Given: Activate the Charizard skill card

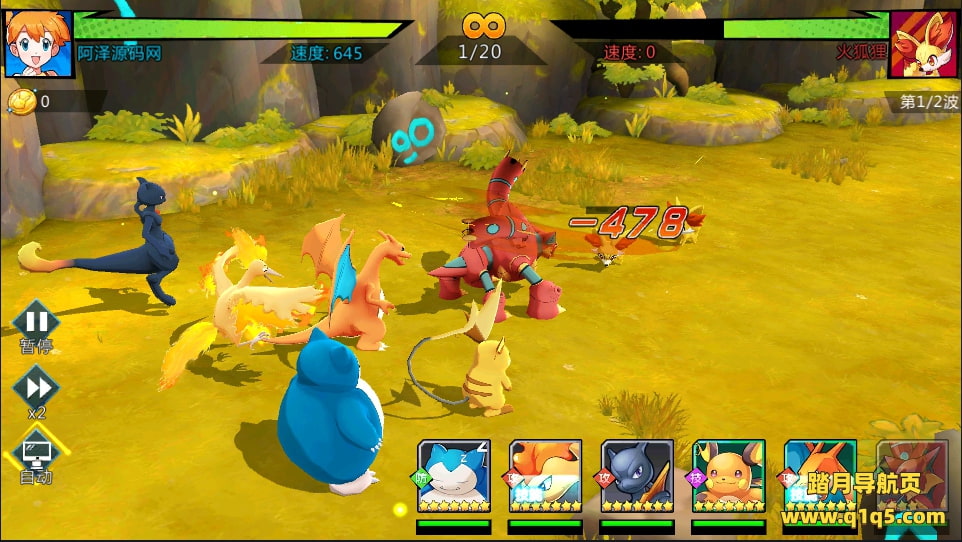Looking at the screenshot, I should [x=820, y=476].
